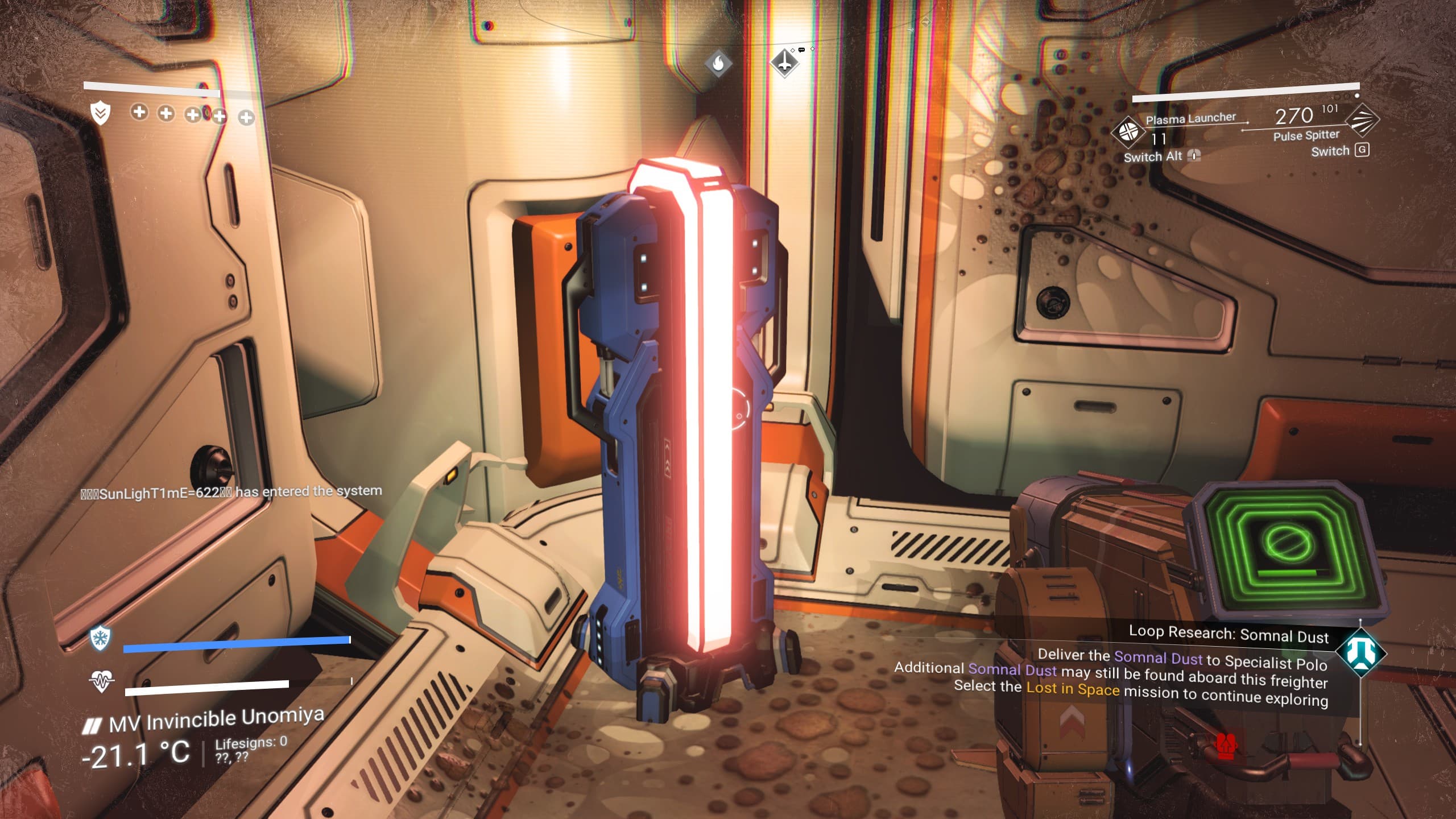This screenshot has width=1456, height=819.
Task: Click the Loop Research: Somnal Dust mission title
Action: tap(1228, 634)
